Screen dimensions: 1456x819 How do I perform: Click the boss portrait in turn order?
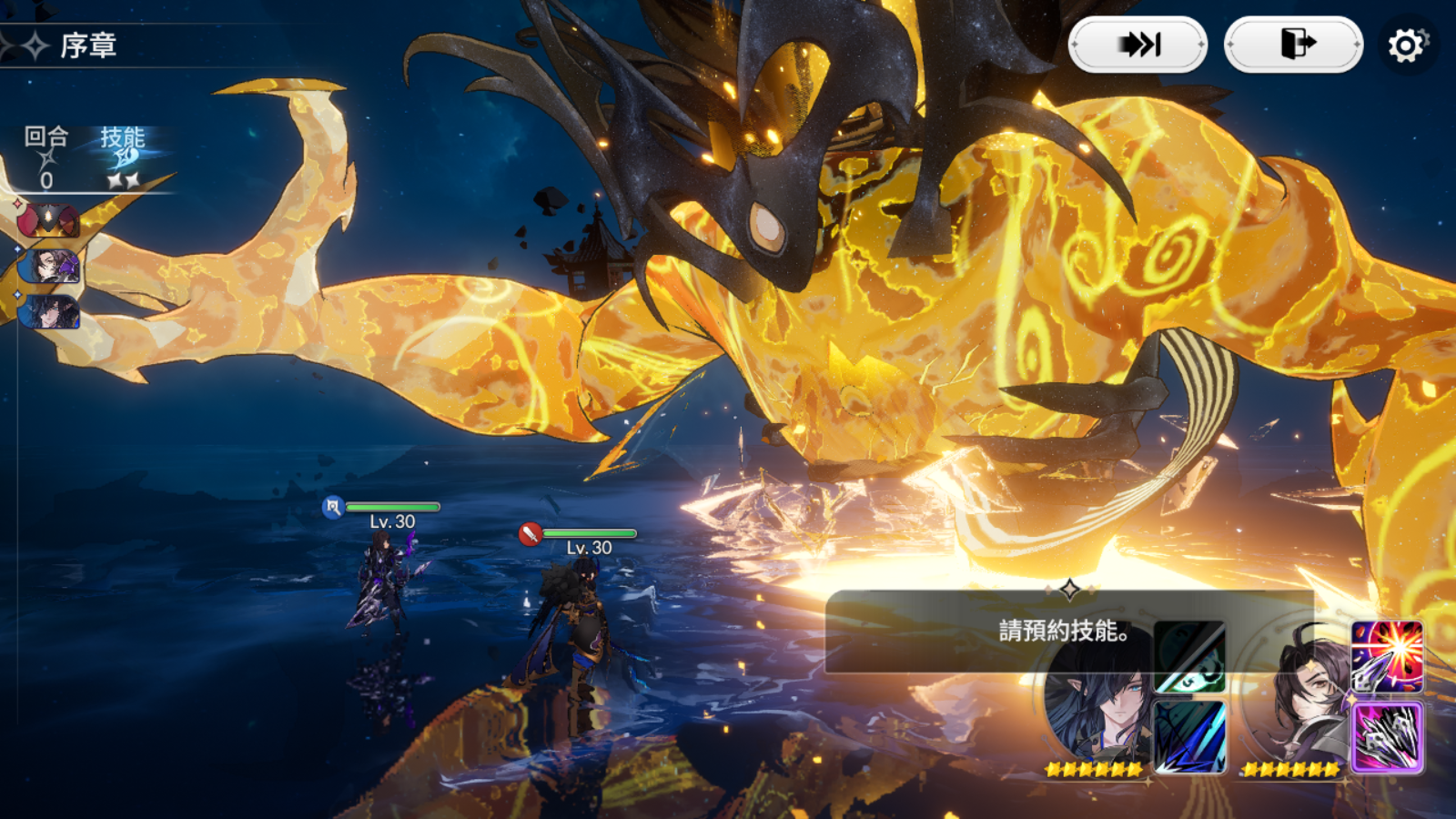(x=49, y=220)
